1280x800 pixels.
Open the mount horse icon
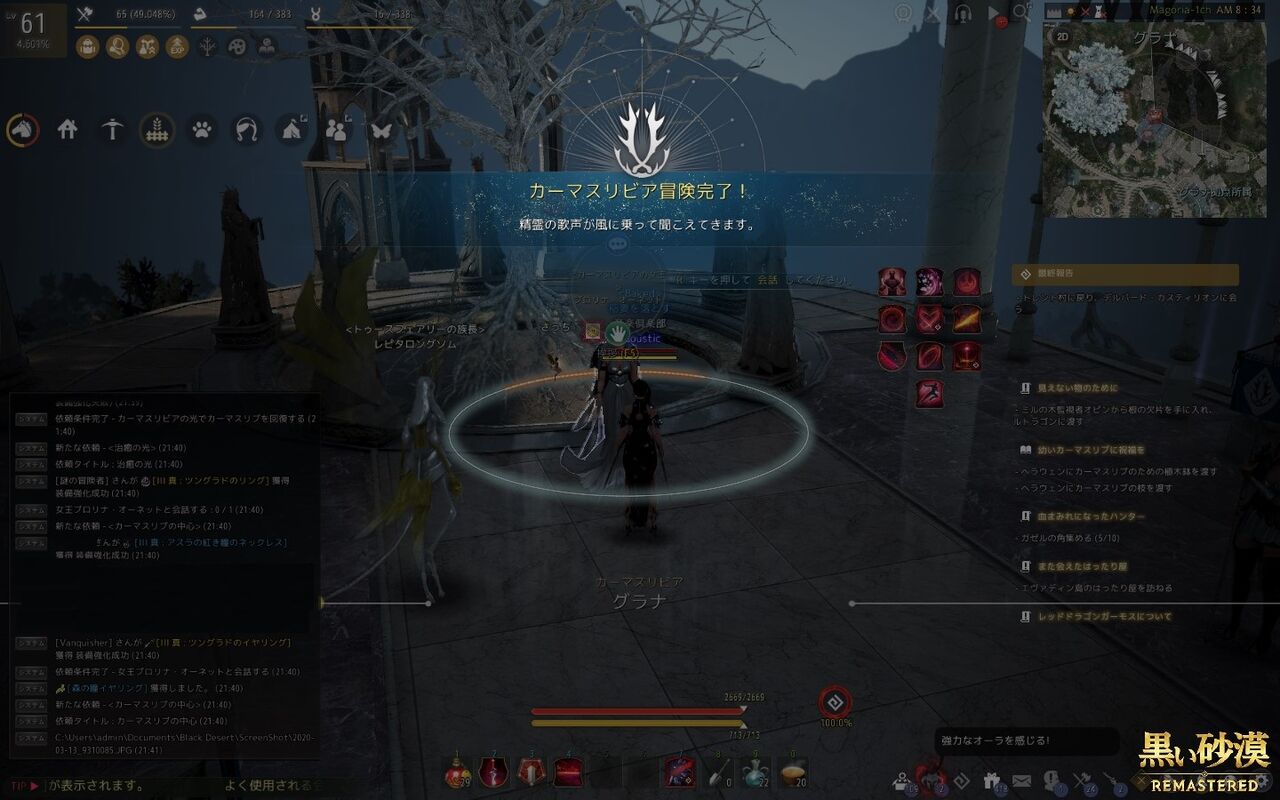pyautogui.click(x=22, y=131)
